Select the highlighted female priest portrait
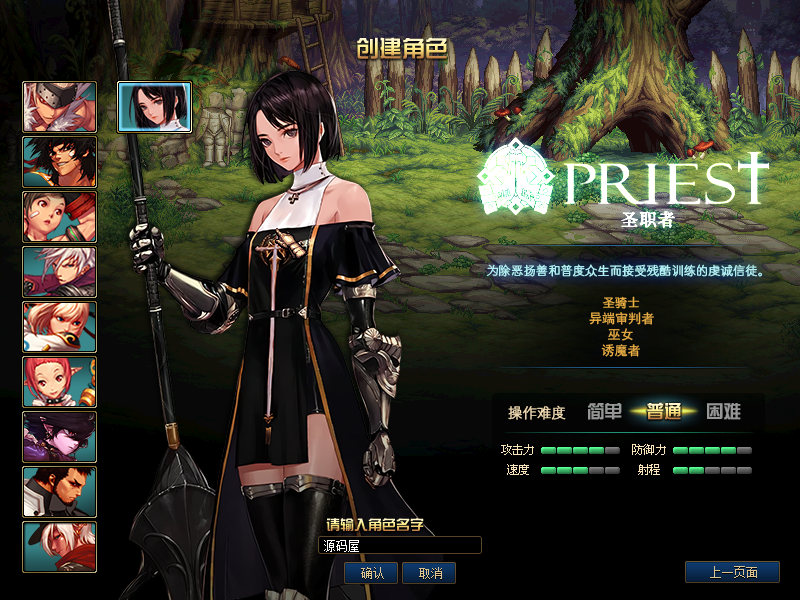Image resolution: width=800 pixels, height=600 pixels. coord(155,107)
